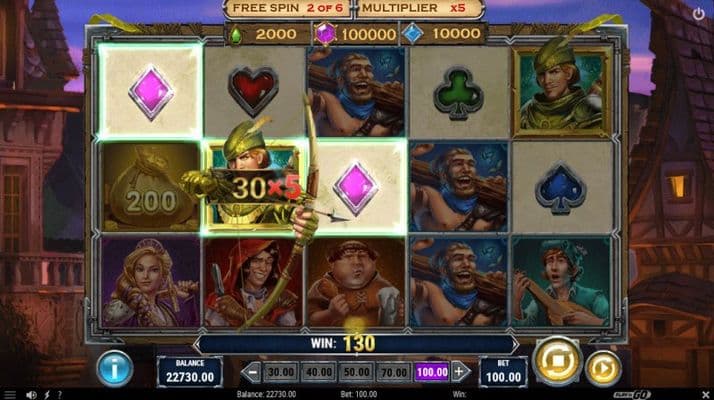Open the hamburger menu in bottom bar

tap(9, 395)
